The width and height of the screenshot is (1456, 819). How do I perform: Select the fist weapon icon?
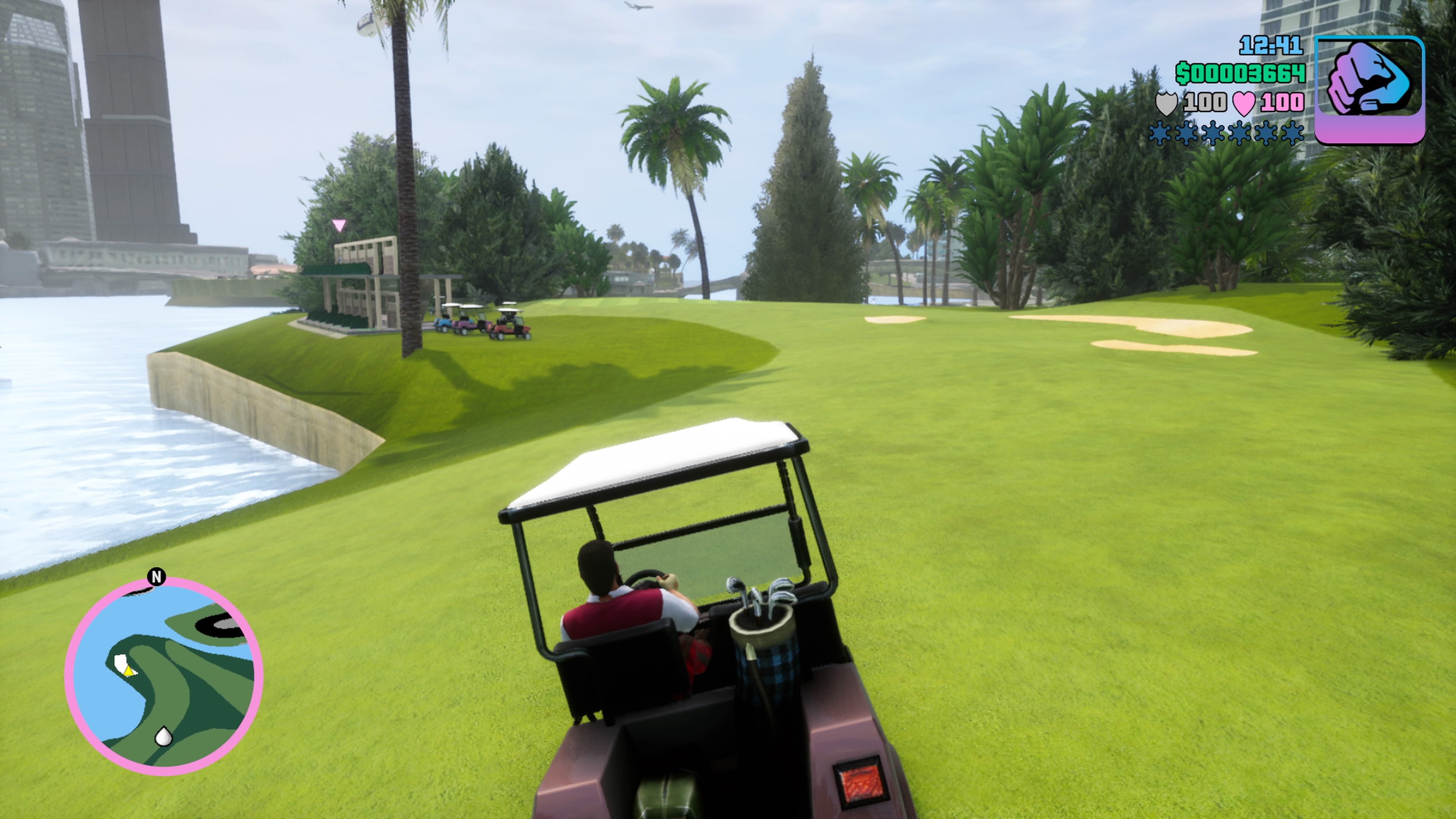point(1369,89)
